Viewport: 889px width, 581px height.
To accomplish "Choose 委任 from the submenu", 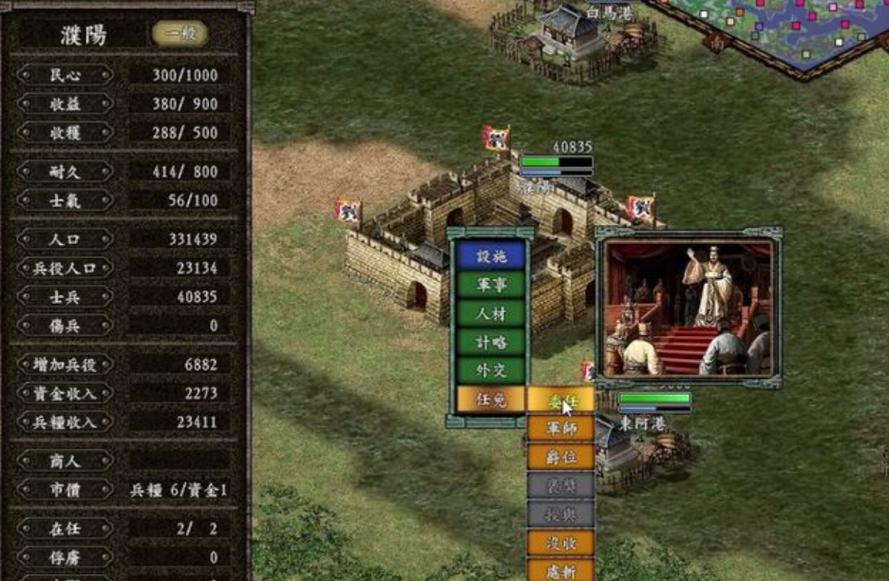I will [x=560, y=400].
